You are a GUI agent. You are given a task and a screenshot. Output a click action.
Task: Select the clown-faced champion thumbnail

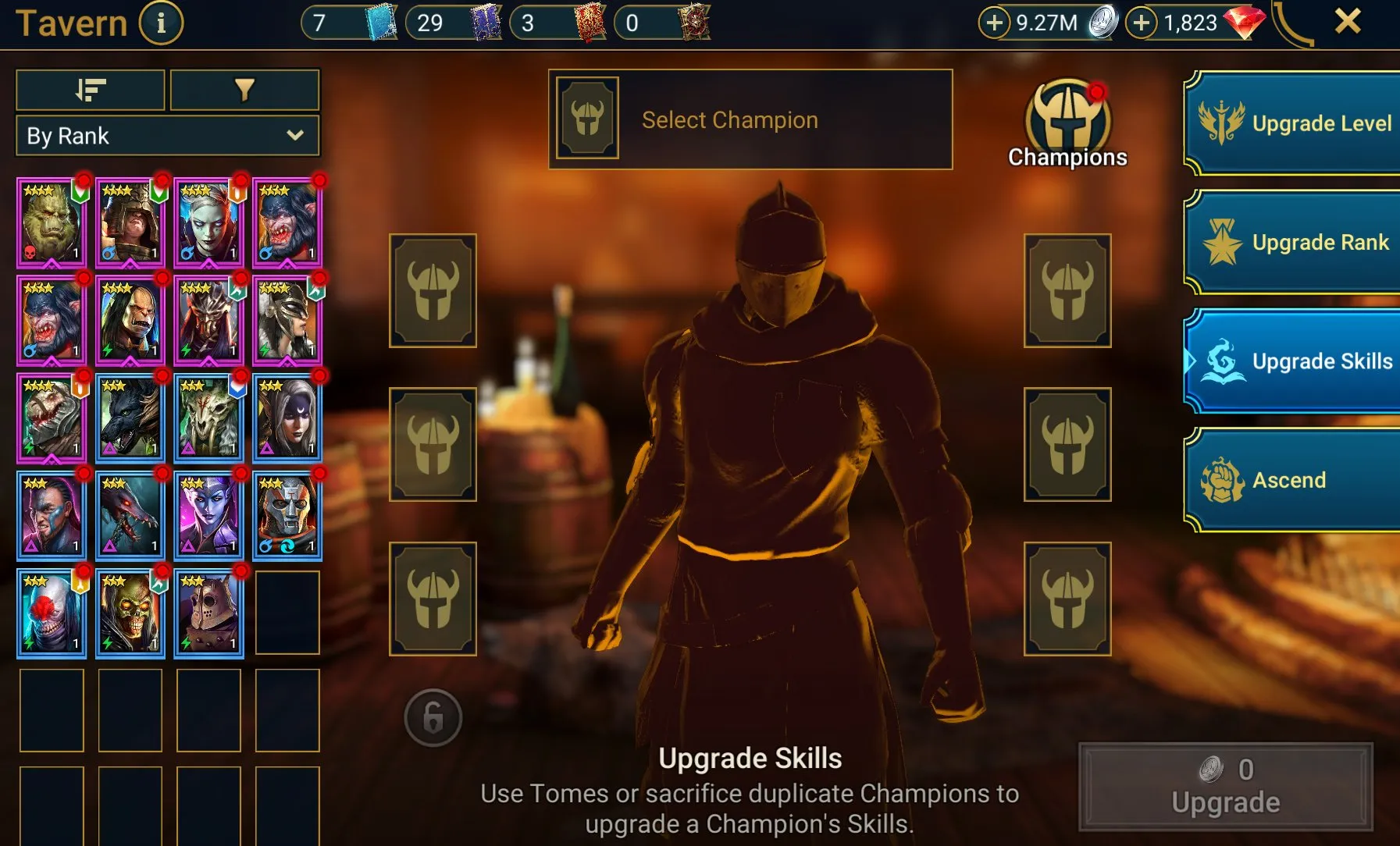coord(52,612)
